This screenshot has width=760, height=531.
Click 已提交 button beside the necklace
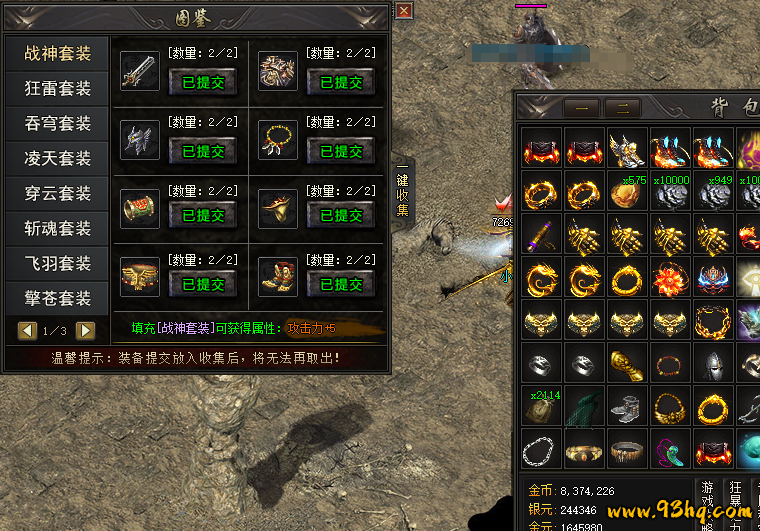[x=341, y=152]
